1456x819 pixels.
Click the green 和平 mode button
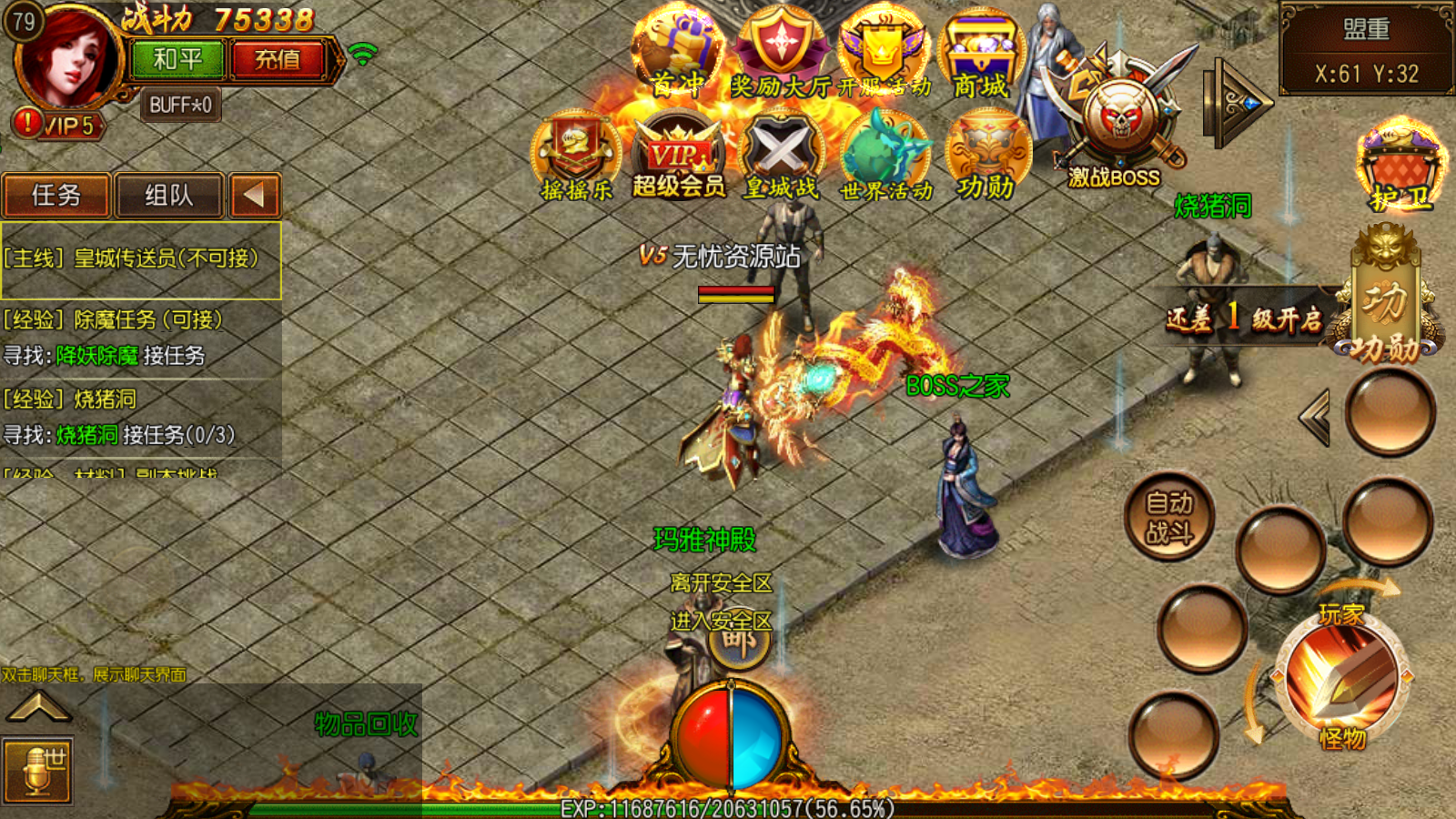pos(177,60)
